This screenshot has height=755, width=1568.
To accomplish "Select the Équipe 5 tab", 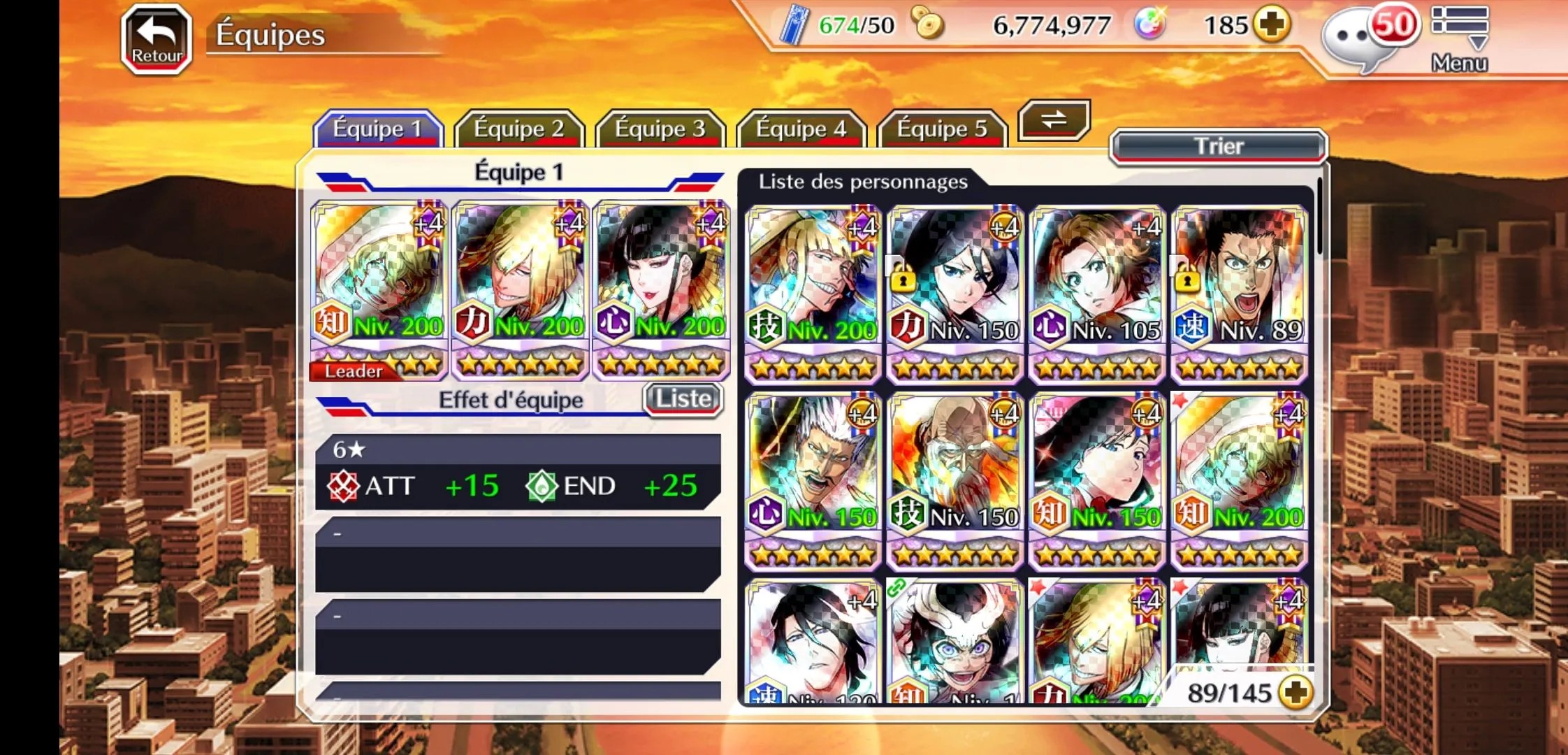I will tap(942, 129).
